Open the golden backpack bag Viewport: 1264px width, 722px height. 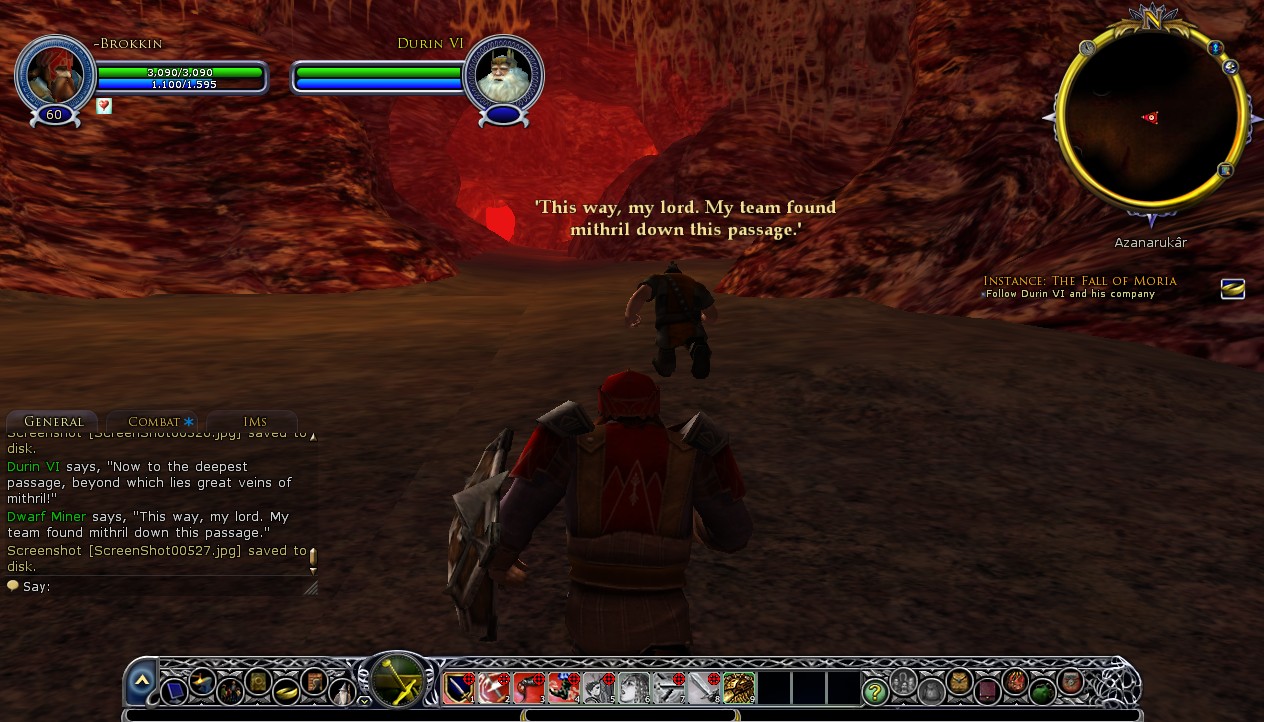pyautogui.click(x=960, y=682)
